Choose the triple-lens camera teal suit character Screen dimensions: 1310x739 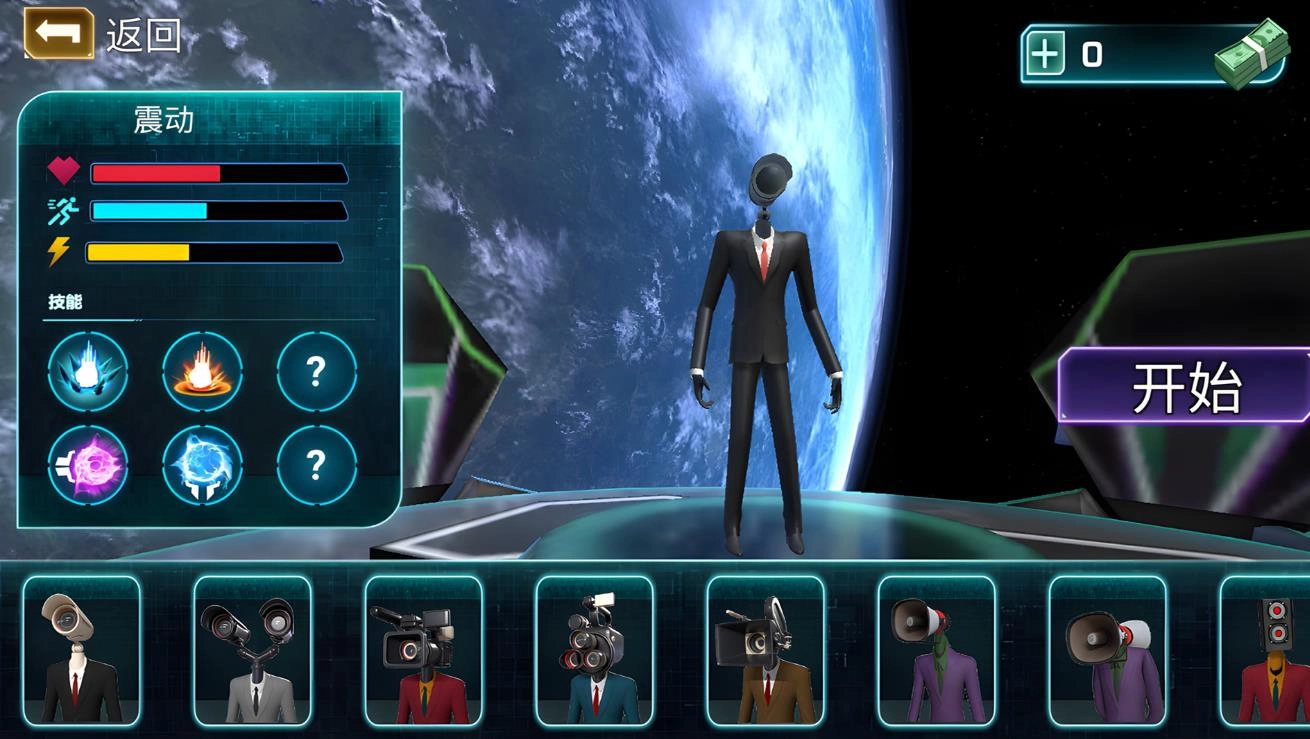[594, 650]
